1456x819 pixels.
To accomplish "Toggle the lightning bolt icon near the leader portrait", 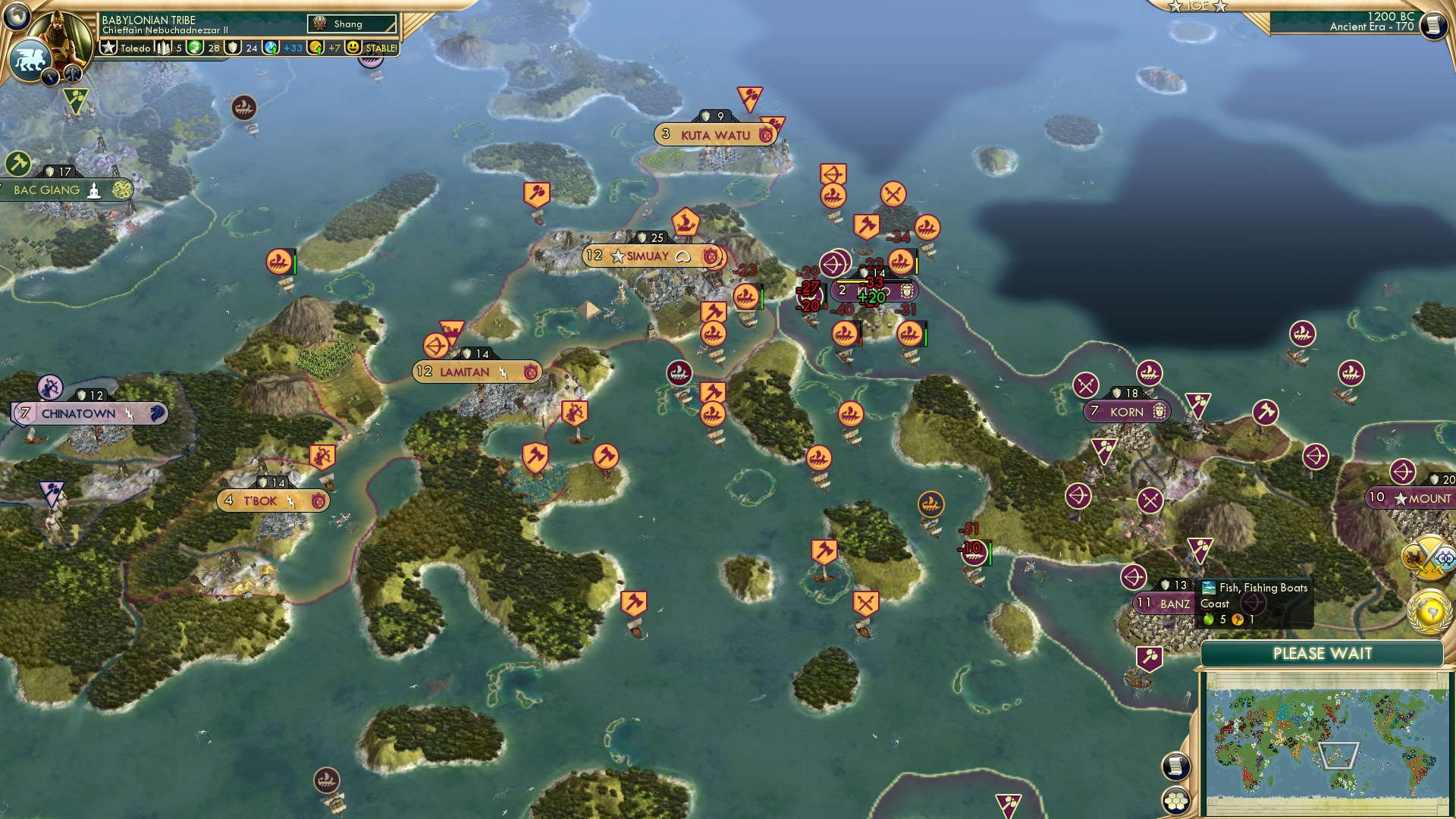I will click(x=50, y=77).
